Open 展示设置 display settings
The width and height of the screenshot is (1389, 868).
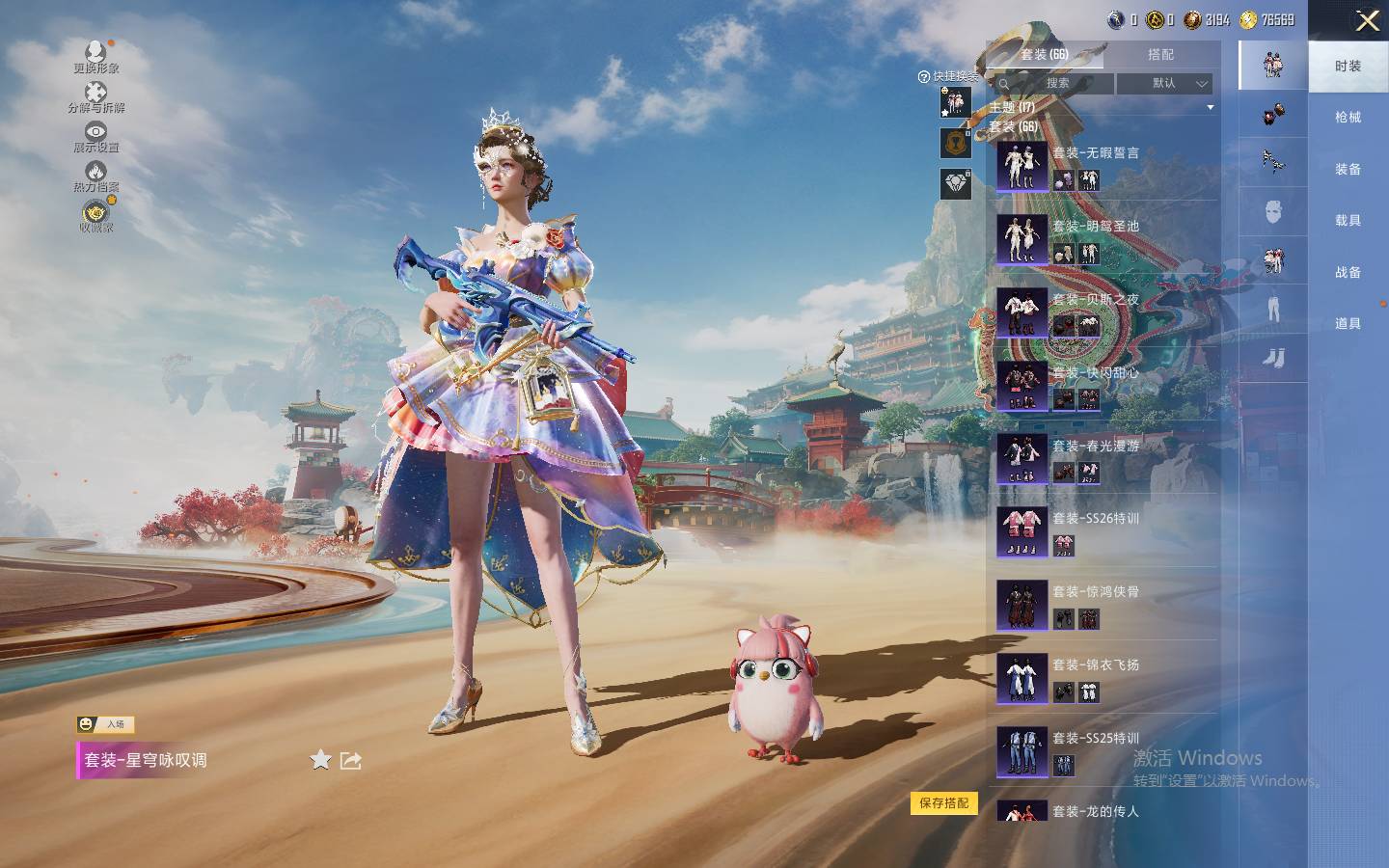(x=95, y=137)
